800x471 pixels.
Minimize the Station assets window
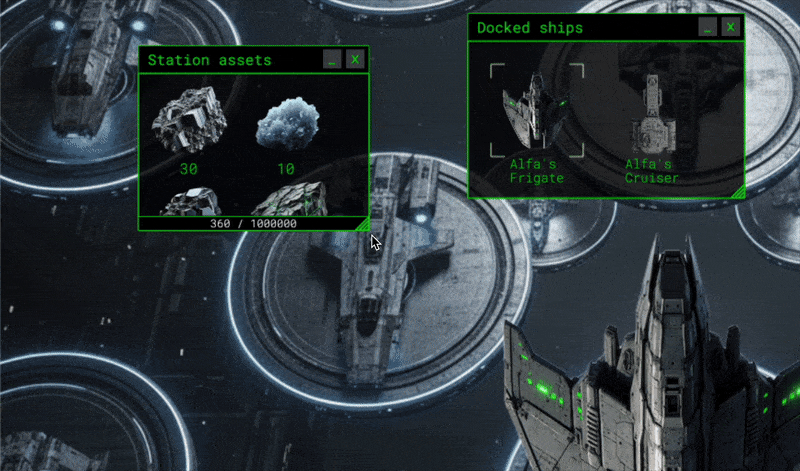[x=332, y=60]
